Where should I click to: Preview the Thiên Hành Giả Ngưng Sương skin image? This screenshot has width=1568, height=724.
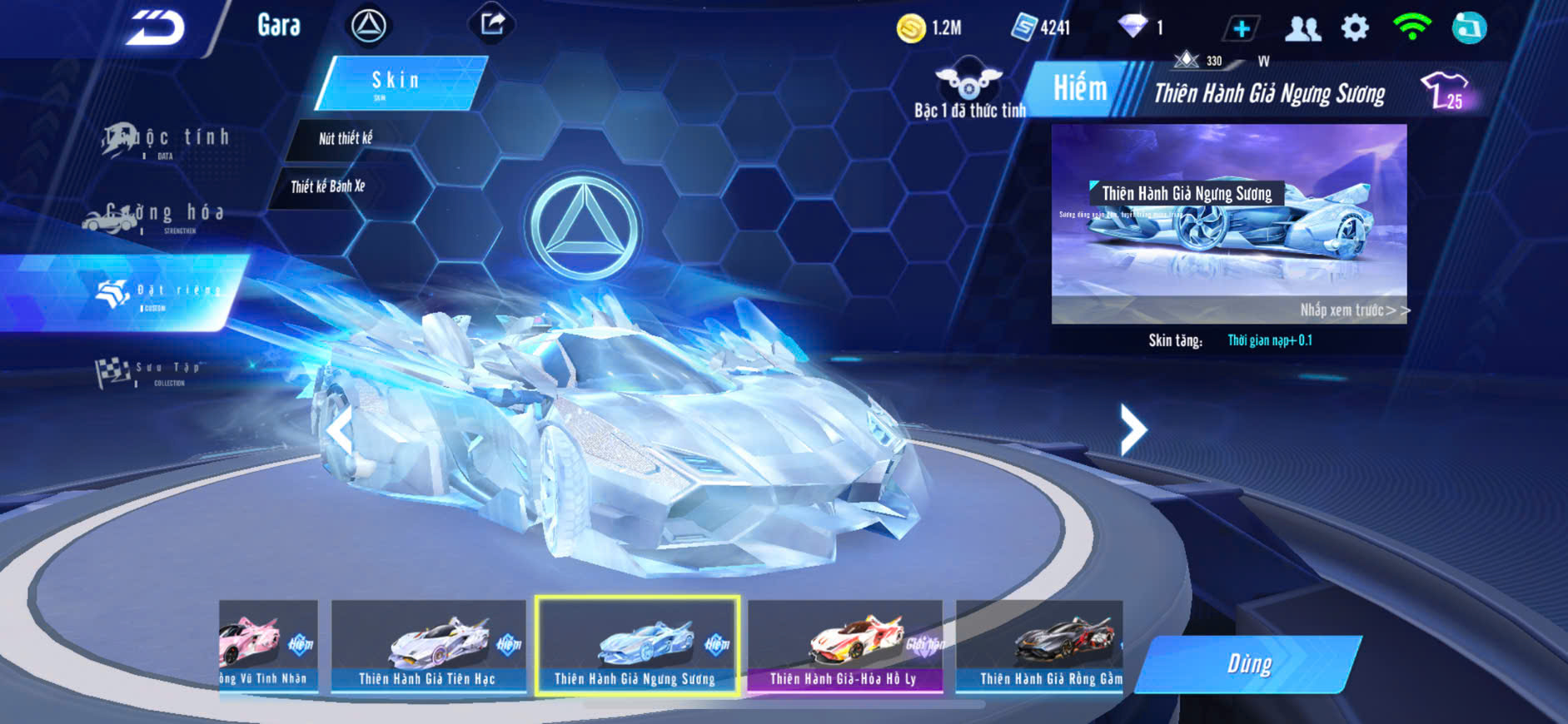(x=1229, y=225)
